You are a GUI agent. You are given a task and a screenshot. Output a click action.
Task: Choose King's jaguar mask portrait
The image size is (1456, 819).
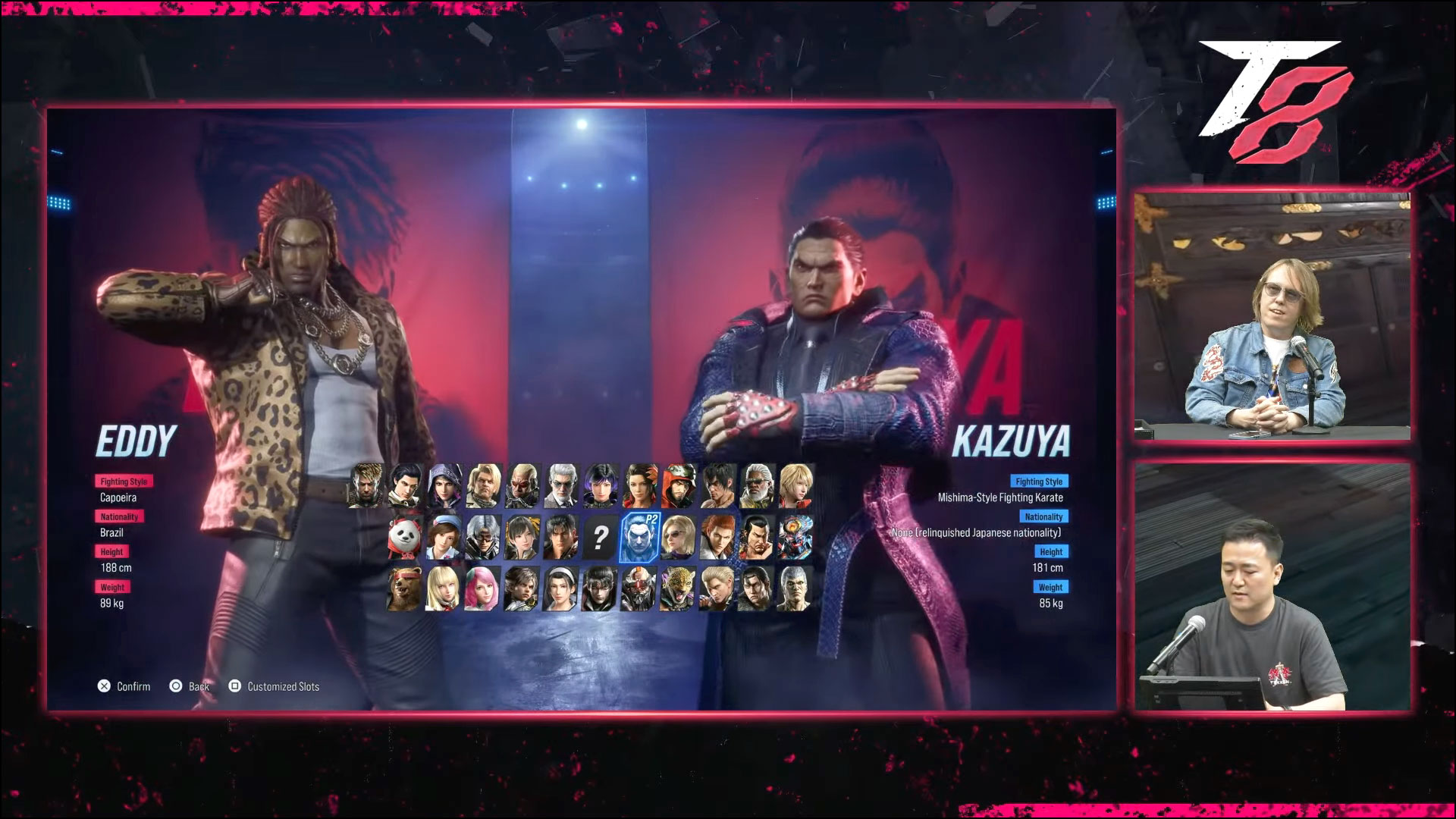tap(678, 589)
